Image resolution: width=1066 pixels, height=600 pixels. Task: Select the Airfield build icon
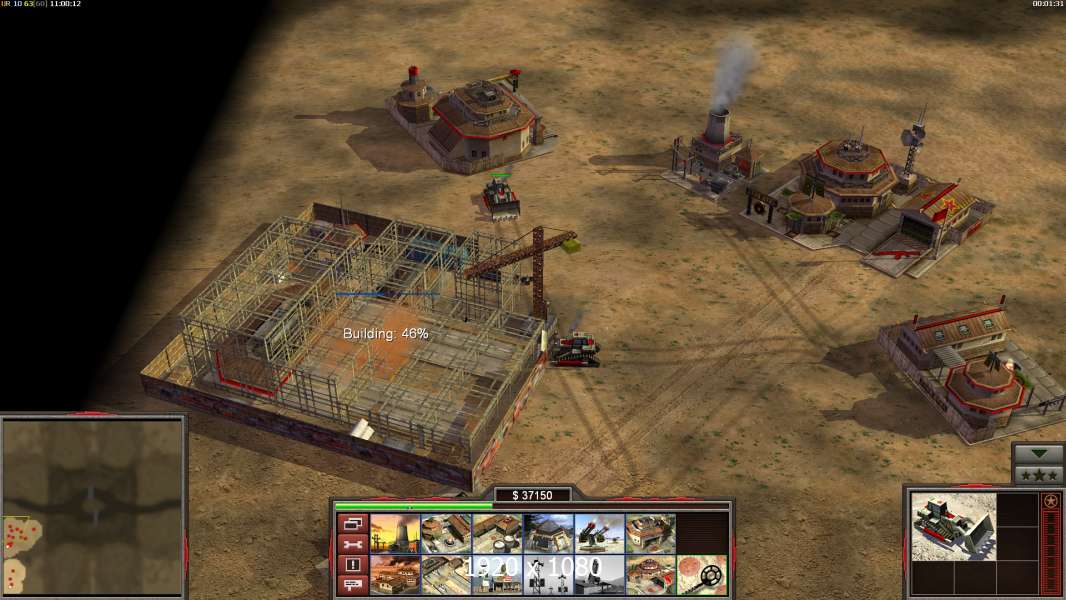tap(446, 574)
